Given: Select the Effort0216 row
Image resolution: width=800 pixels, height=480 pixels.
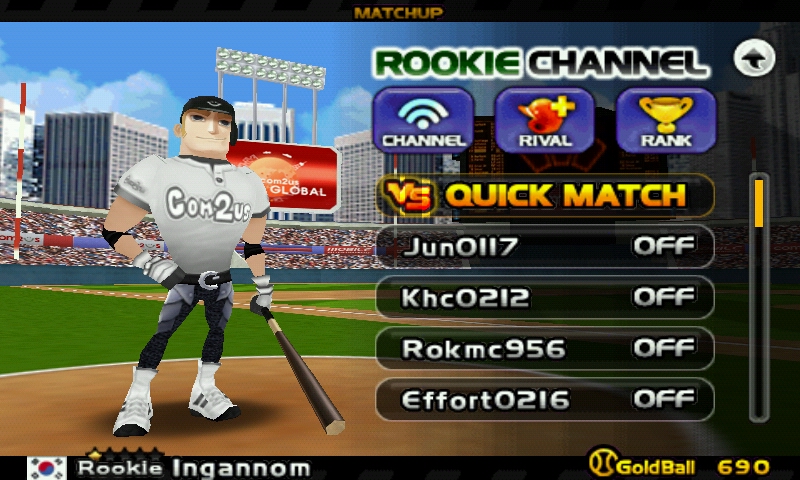Looking at the screenshot, I should (544, 399).
